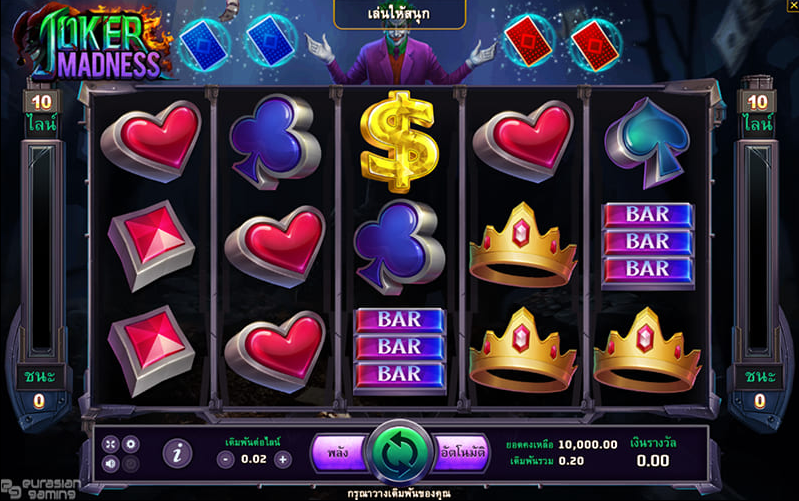Open the info paytable
The height and width of the screenshot is (501, 799).
[x=177, y=453]
